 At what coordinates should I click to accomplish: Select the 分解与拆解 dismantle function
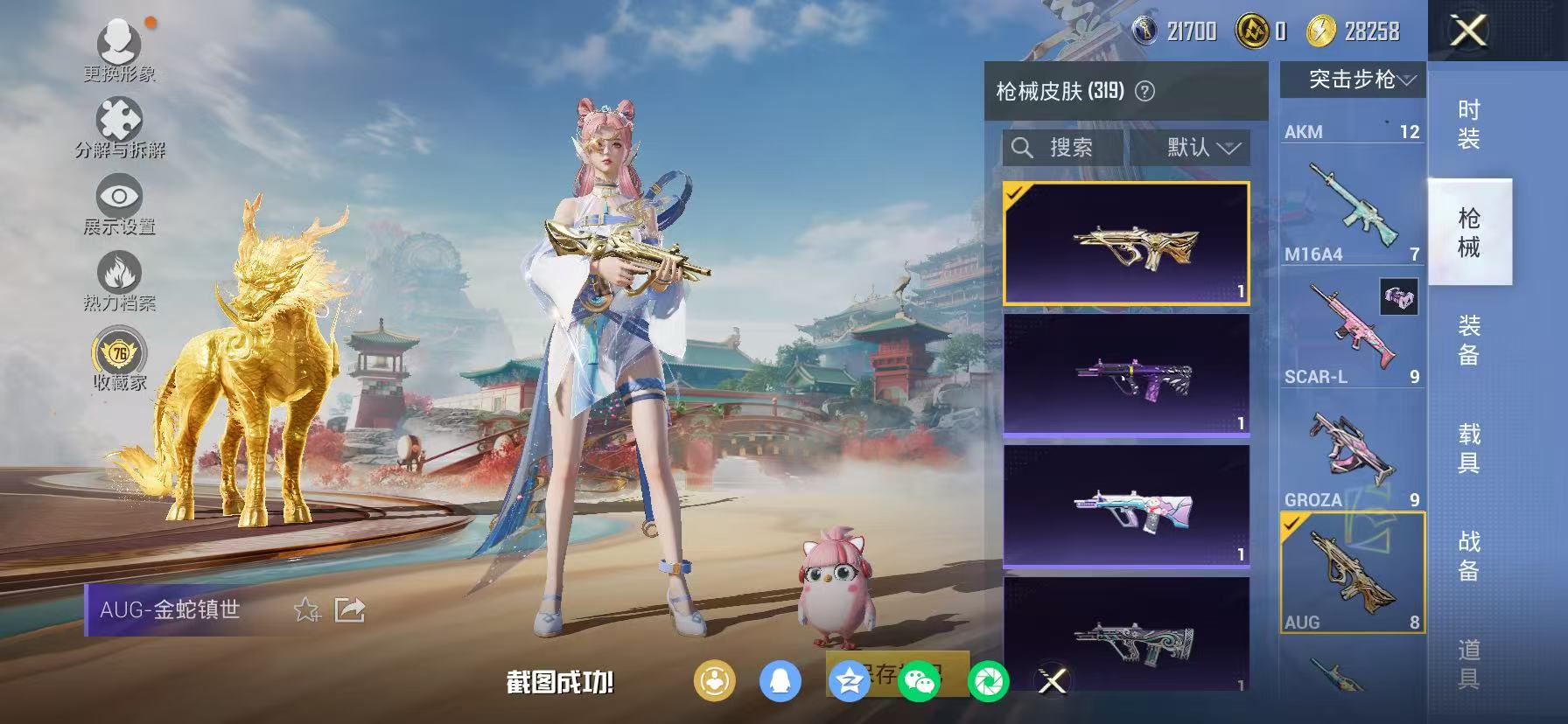121,121
